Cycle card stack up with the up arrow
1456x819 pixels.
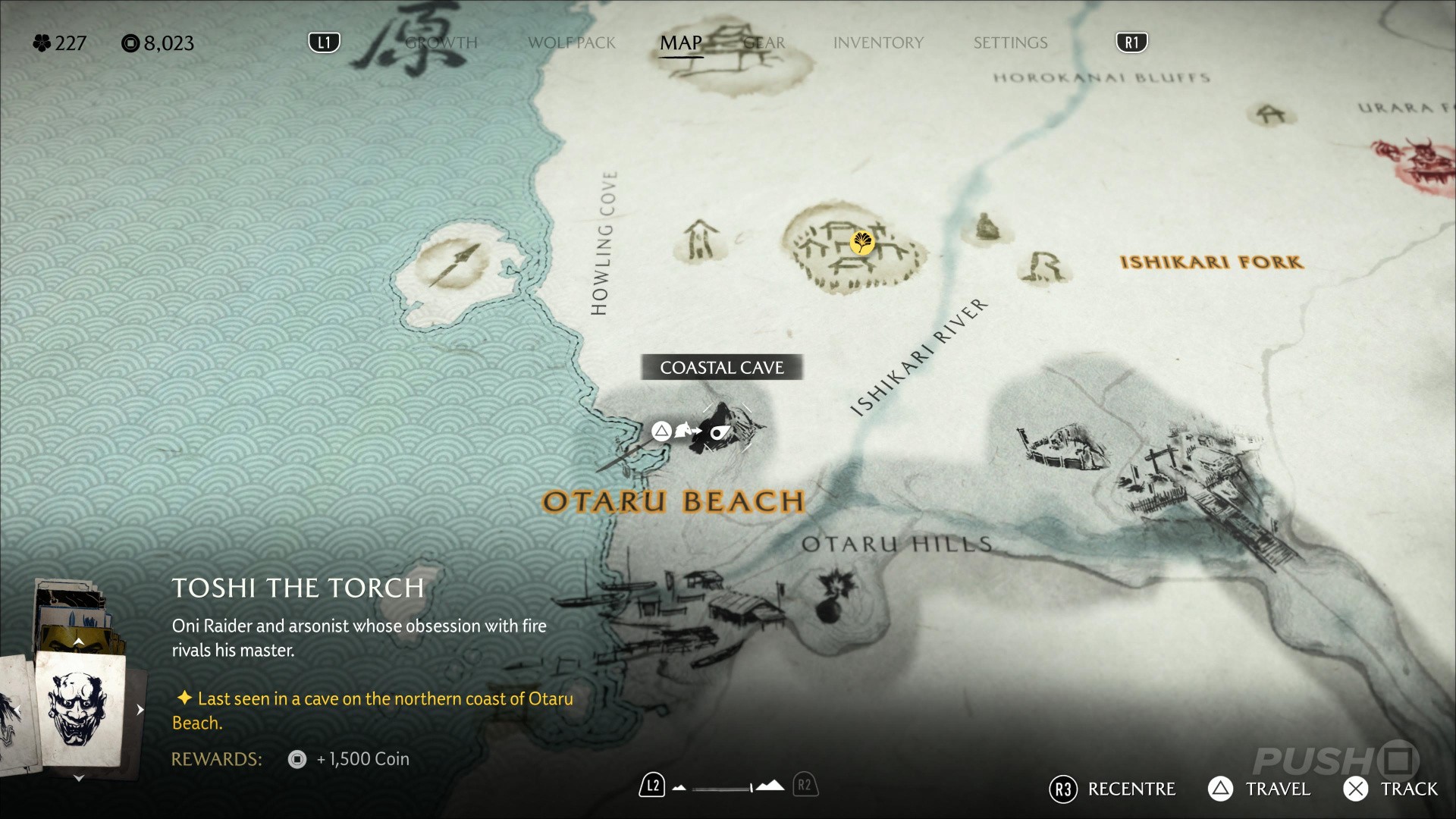click(78, 642)
